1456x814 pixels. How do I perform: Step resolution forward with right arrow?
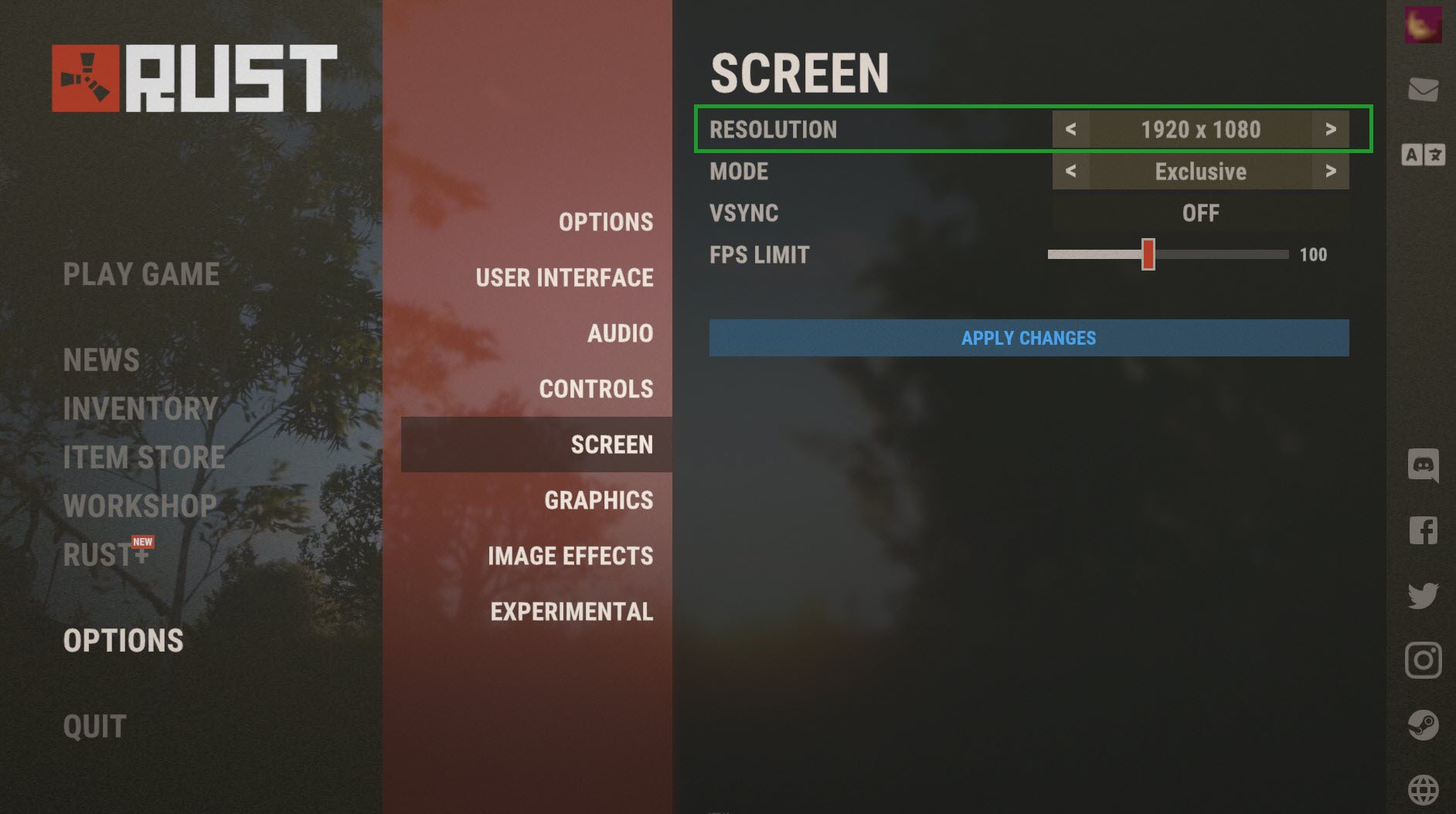click(x=1332, y=130)
